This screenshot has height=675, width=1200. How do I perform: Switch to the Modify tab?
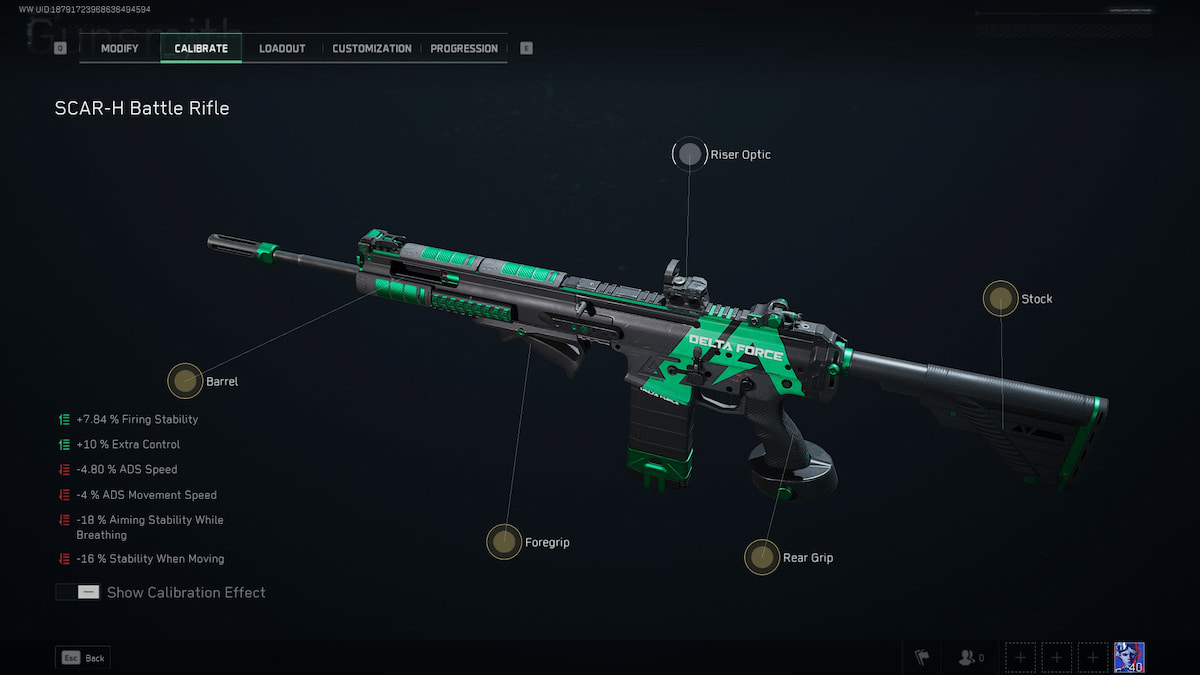119,48
